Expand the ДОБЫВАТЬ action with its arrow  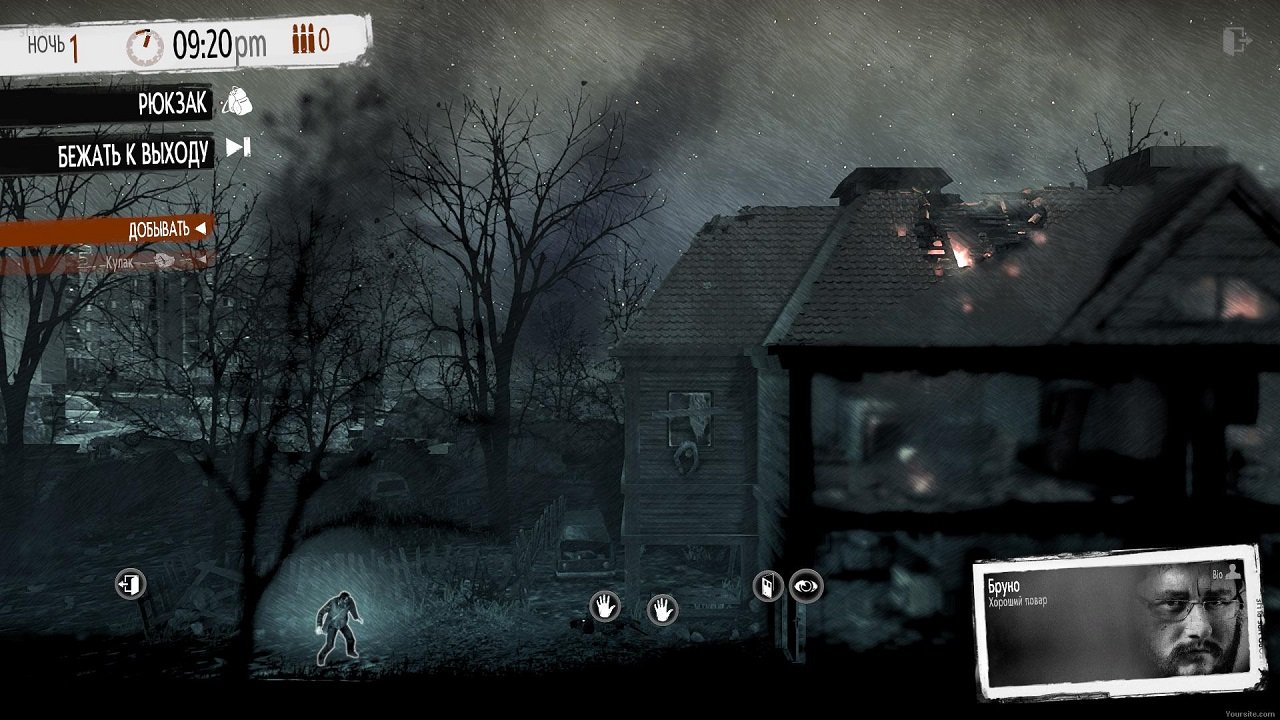pyautogui.click(x=201, y=227)
